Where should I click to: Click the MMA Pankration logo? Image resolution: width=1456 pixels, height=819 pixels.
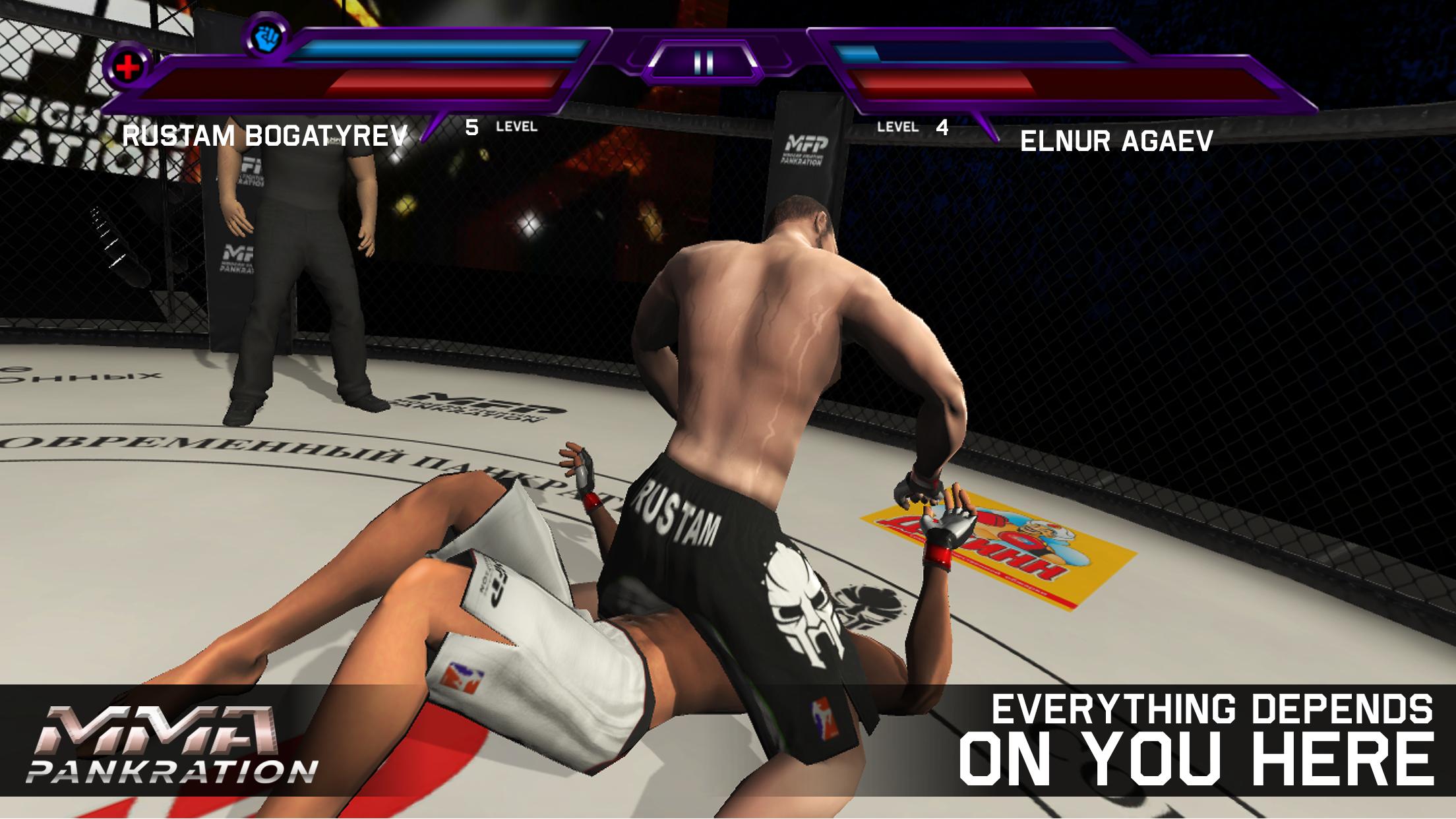[x=178, y=738]
